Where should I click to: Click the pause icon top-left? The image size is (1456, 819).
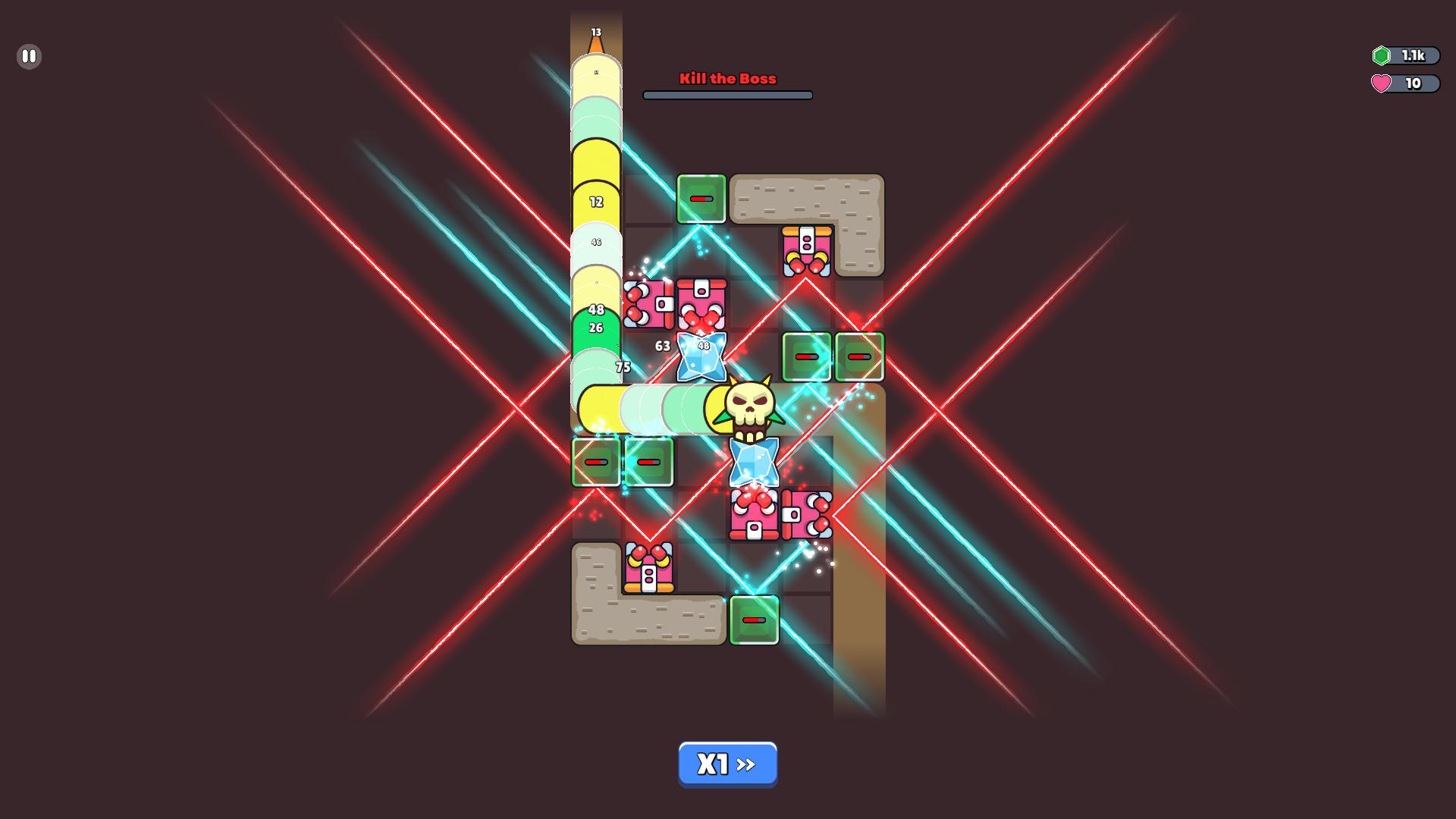pos(29,56)
